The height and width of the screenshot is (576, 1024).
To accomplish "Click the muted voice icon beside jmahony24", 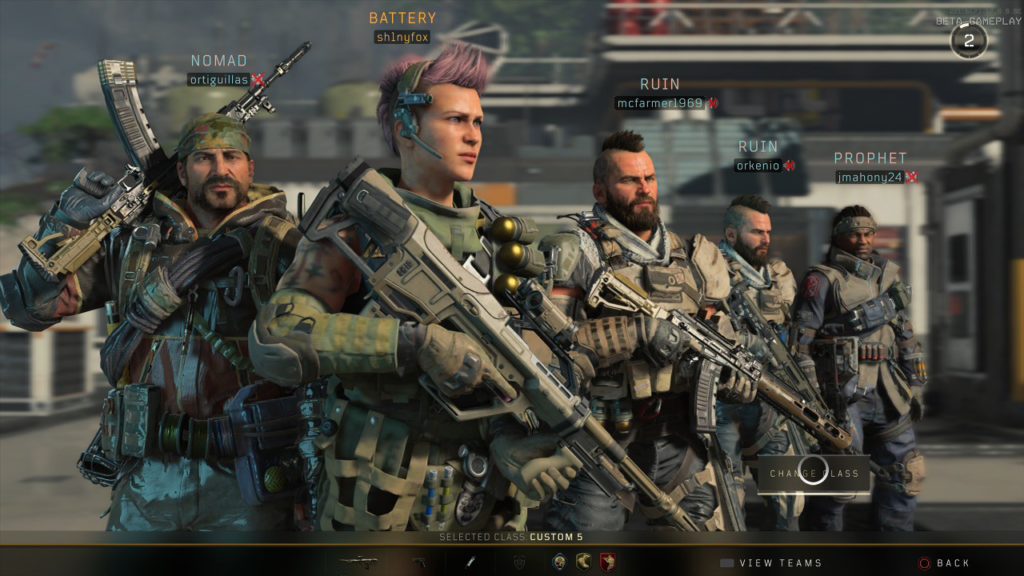I will 912,177.
